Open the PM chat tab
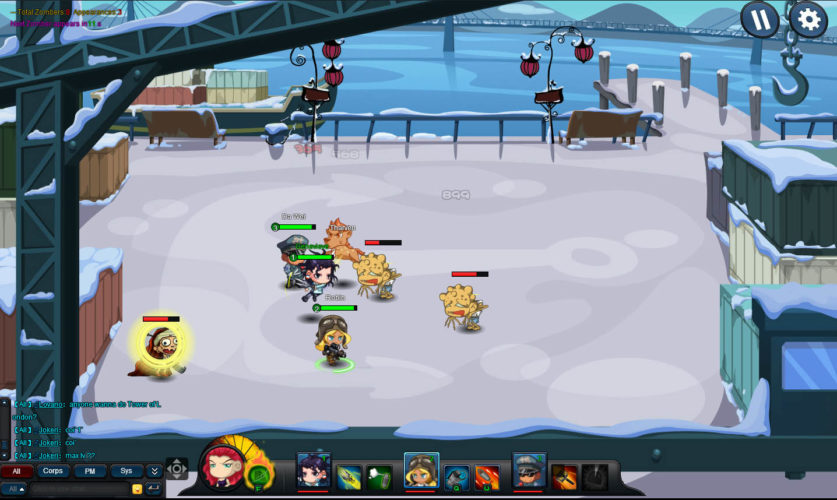 point(90,470)
